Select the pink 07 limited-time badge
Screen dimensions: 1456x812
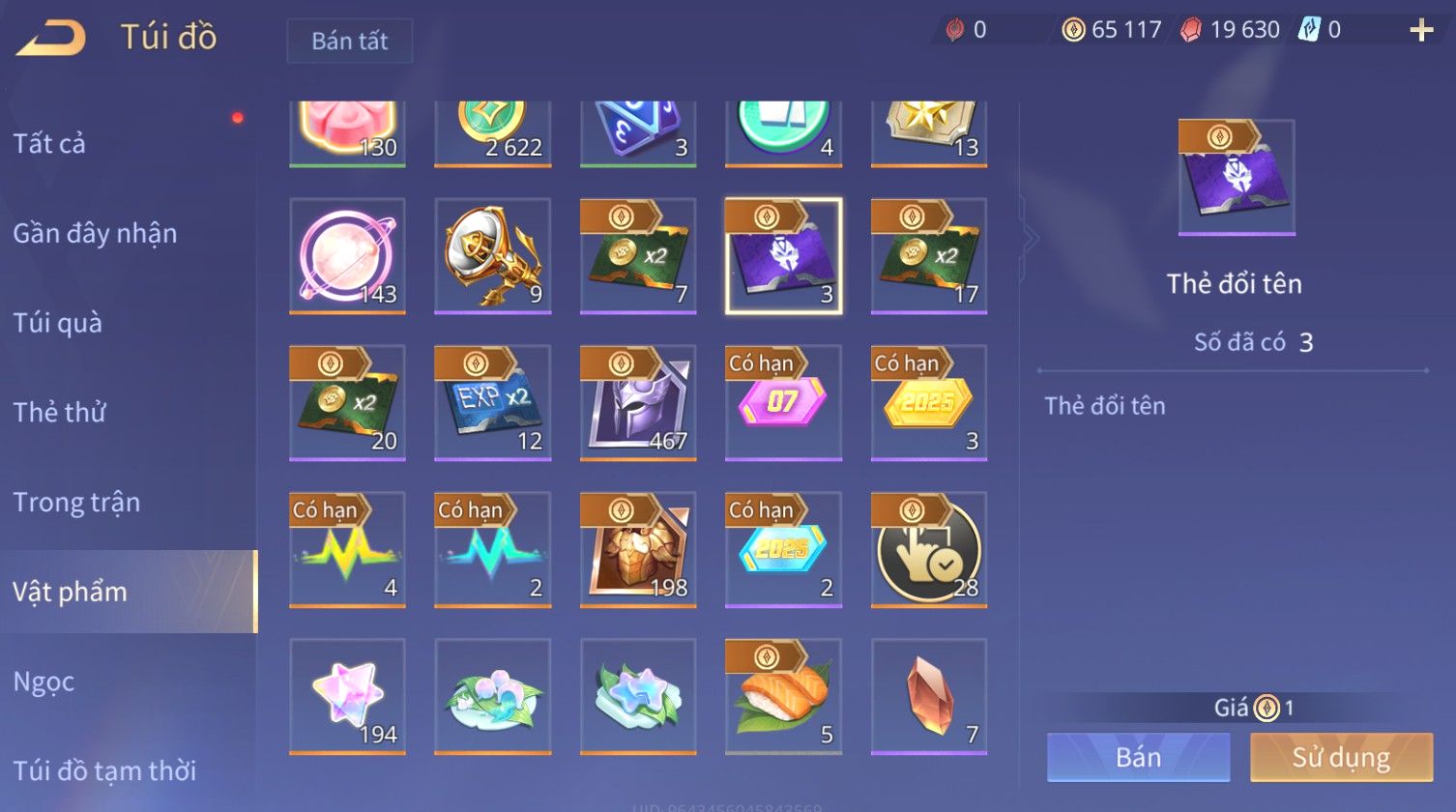pyautogui.click(x=783, y=402)
